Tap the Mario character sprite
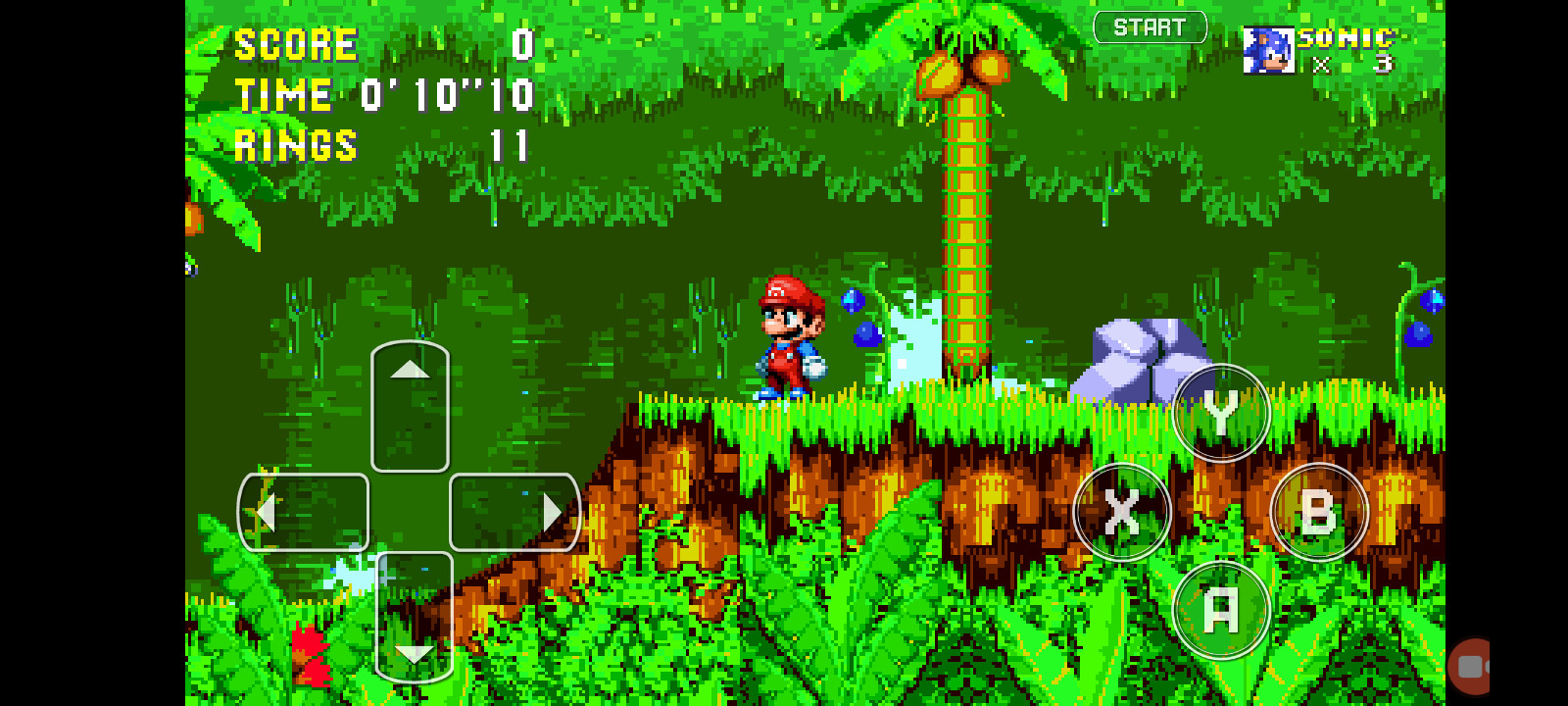The height and width of the screenshot is (706, 1568). point(790,333)
